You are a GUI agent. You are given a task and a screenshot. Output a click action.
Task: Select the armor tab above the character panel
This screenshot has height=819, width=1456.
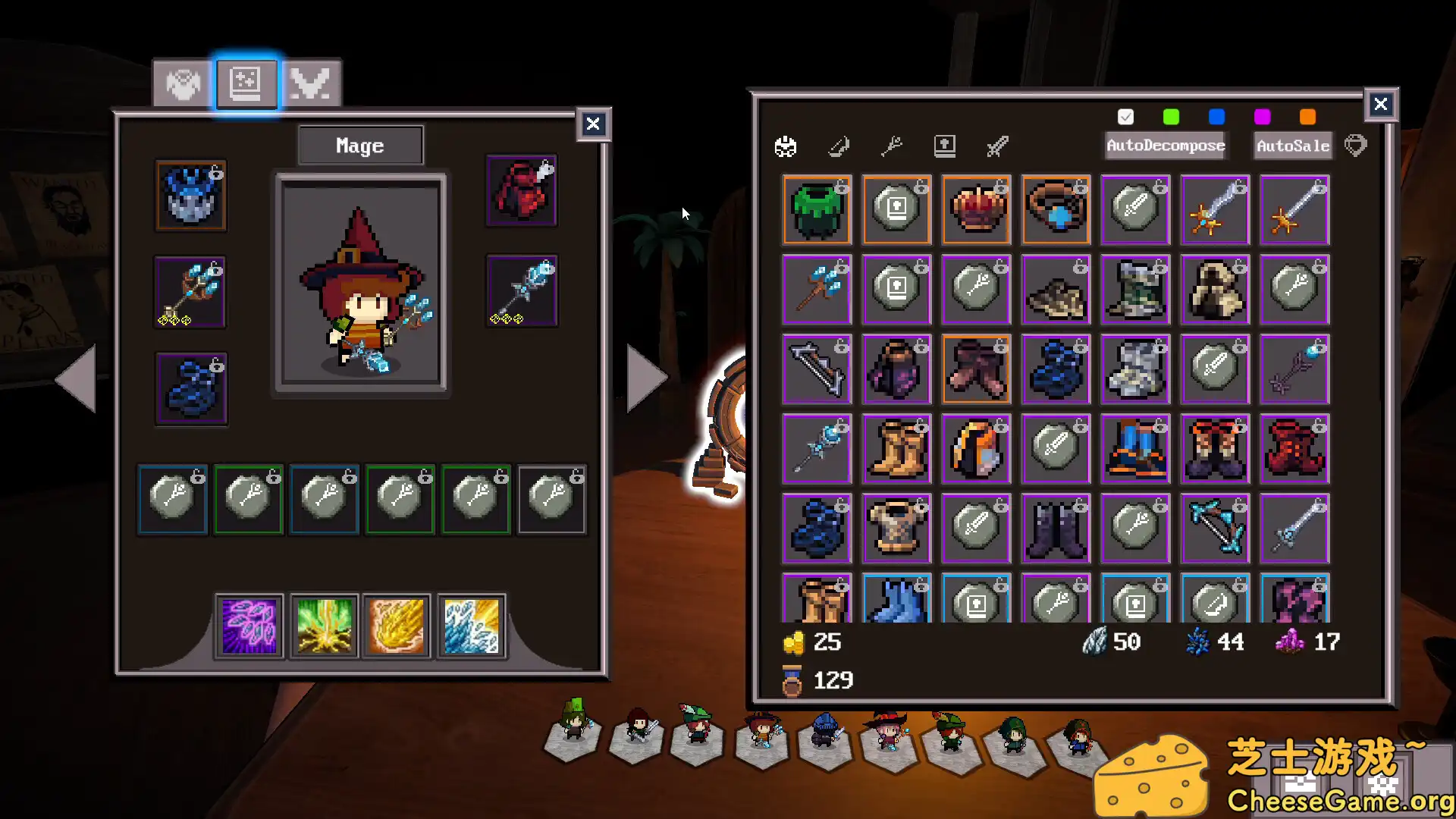180,83
